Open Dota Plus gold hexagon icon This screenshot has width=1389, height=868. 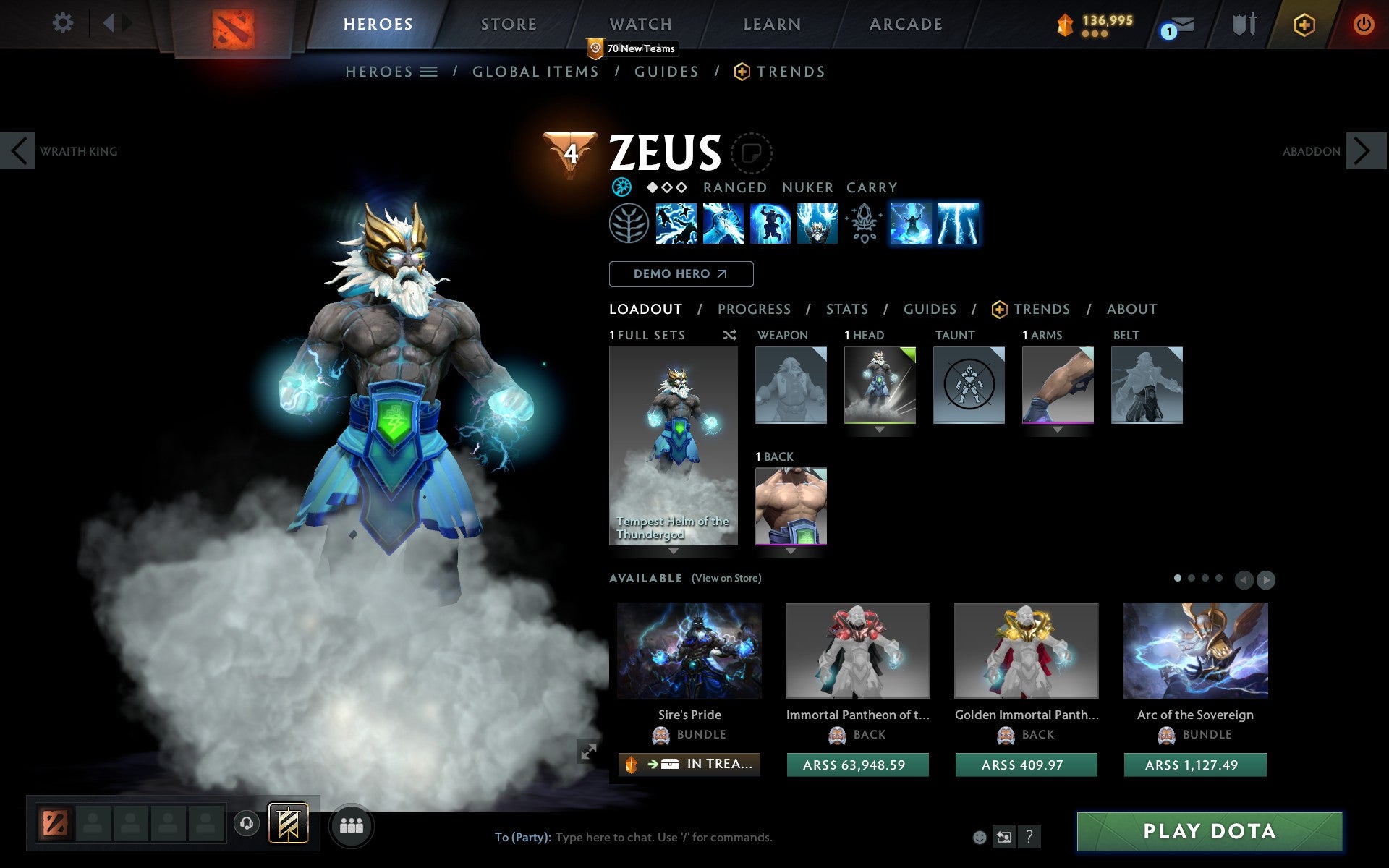click(1302, 24)
